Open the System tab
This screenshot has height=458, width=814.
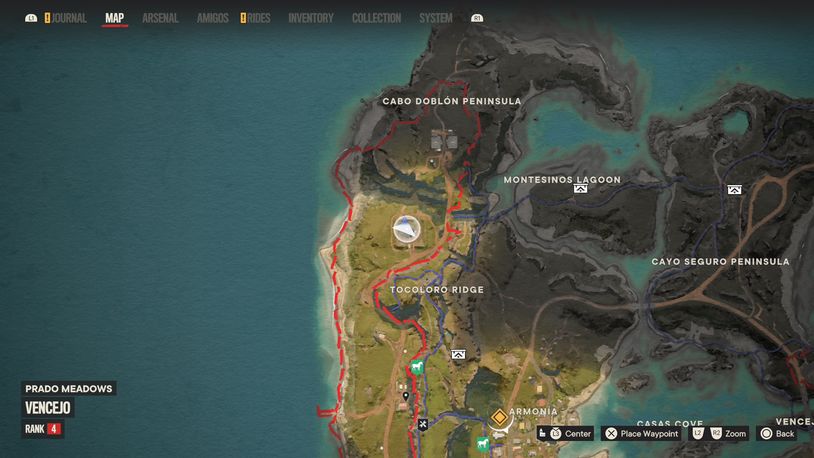435,18
